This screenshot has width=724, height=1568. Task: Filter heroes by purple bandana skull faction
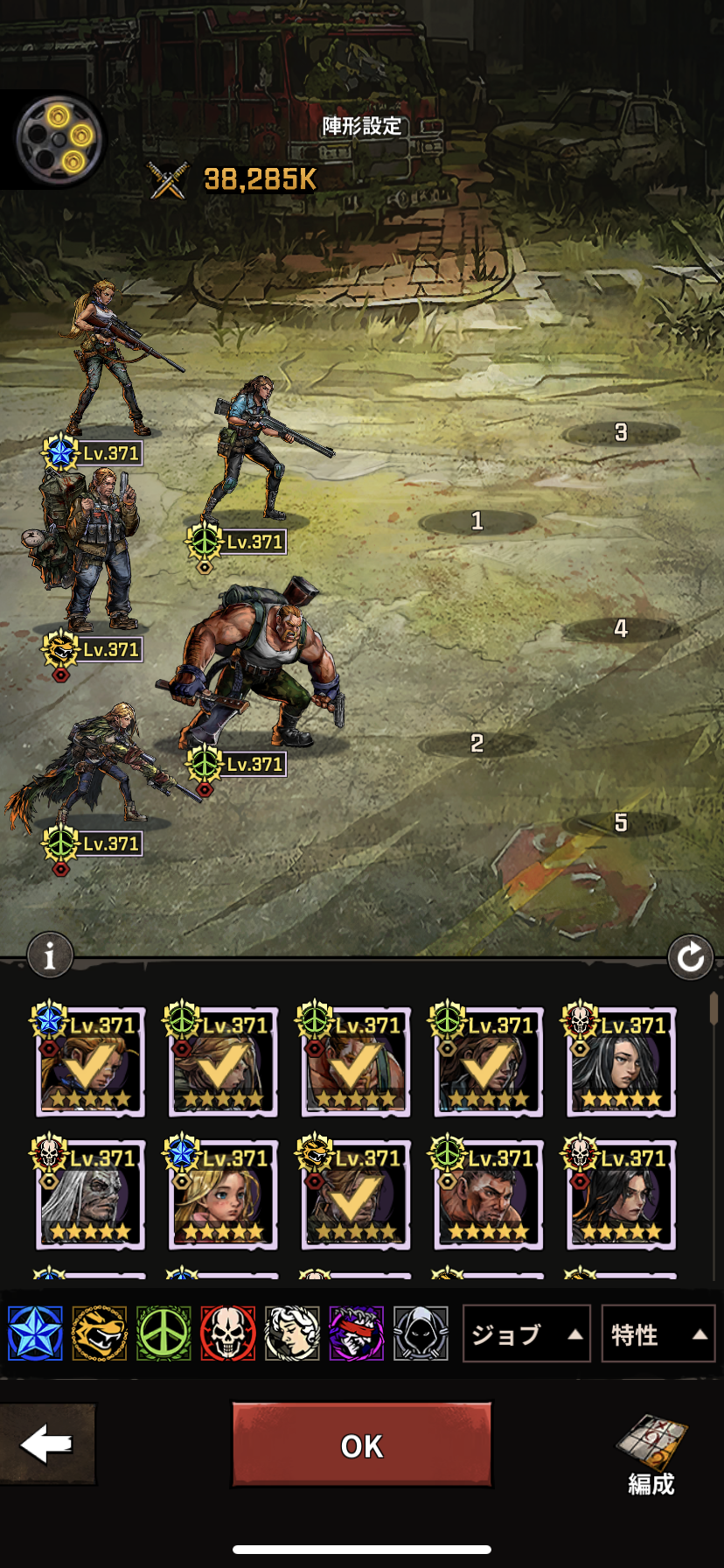point(356,1333)
